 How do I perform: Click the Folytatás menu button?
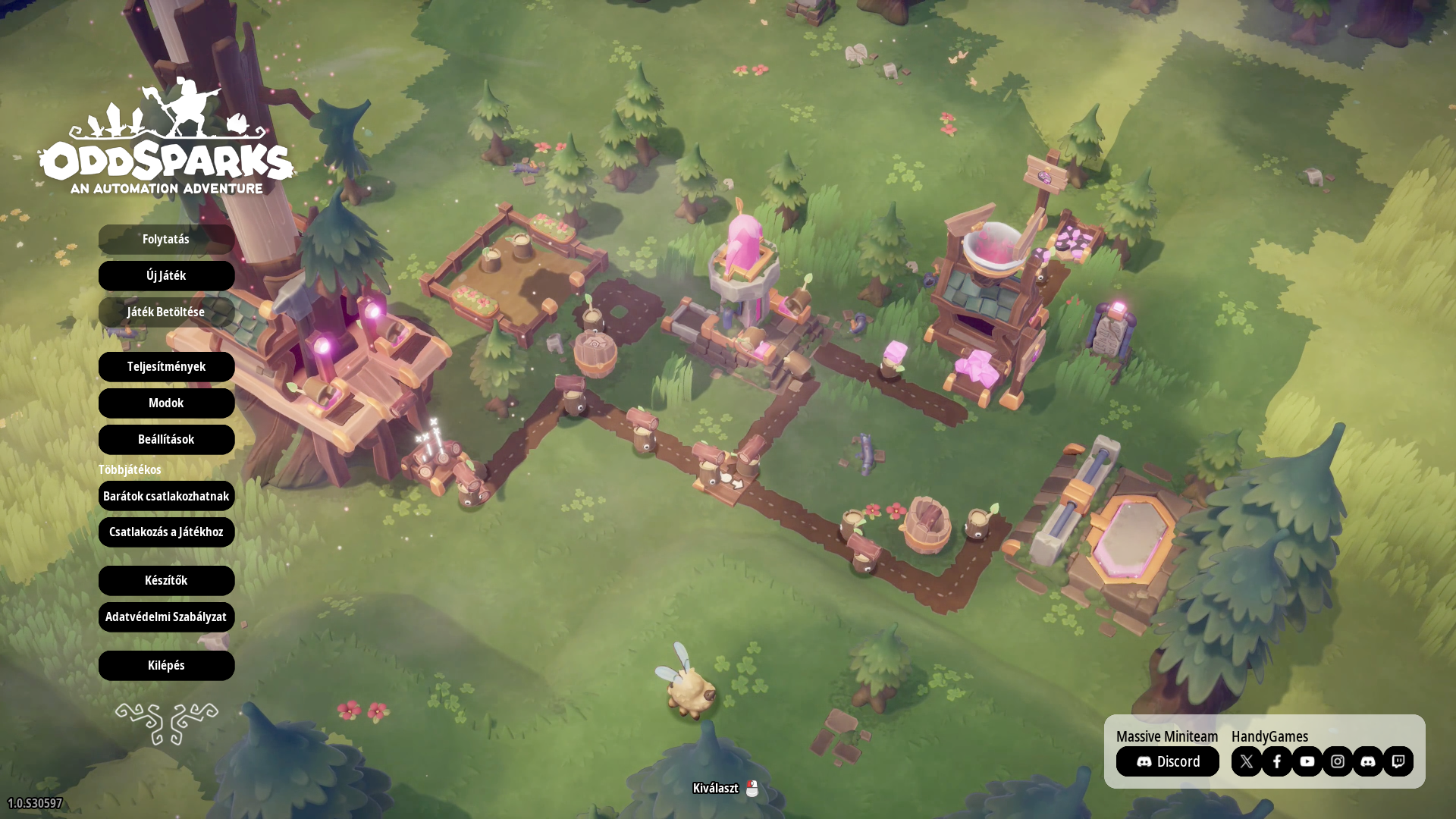tap(166, 239)
